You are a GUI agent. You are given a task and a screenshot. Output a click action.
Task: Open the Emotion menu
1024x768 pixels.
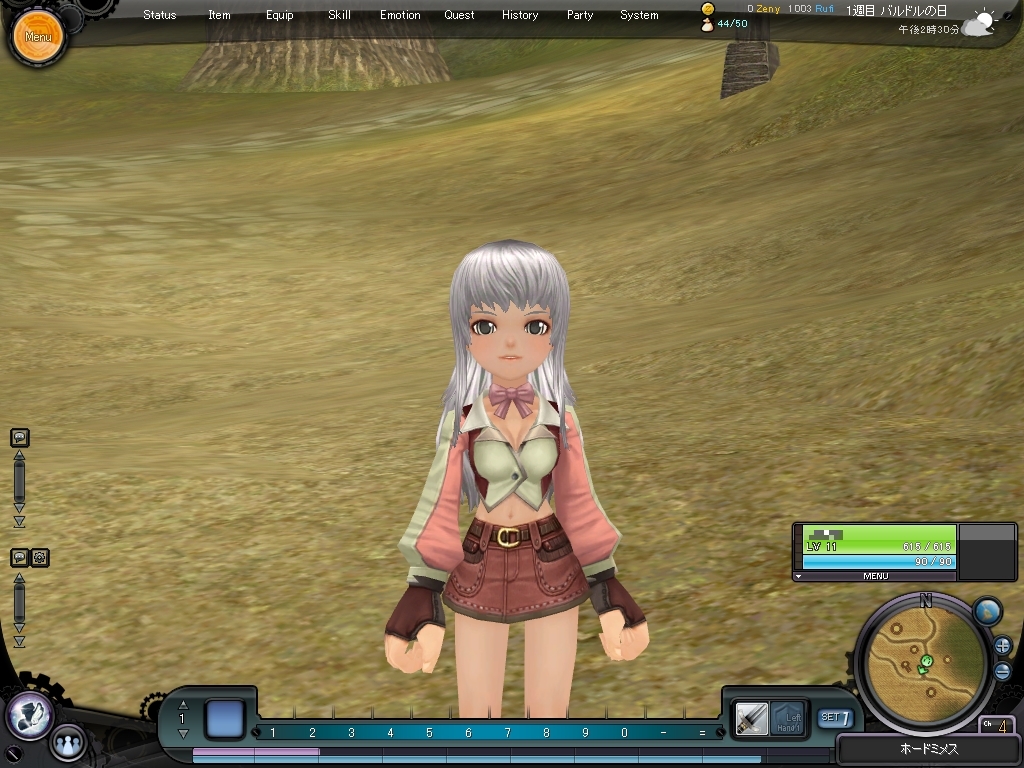coord(400,15)
